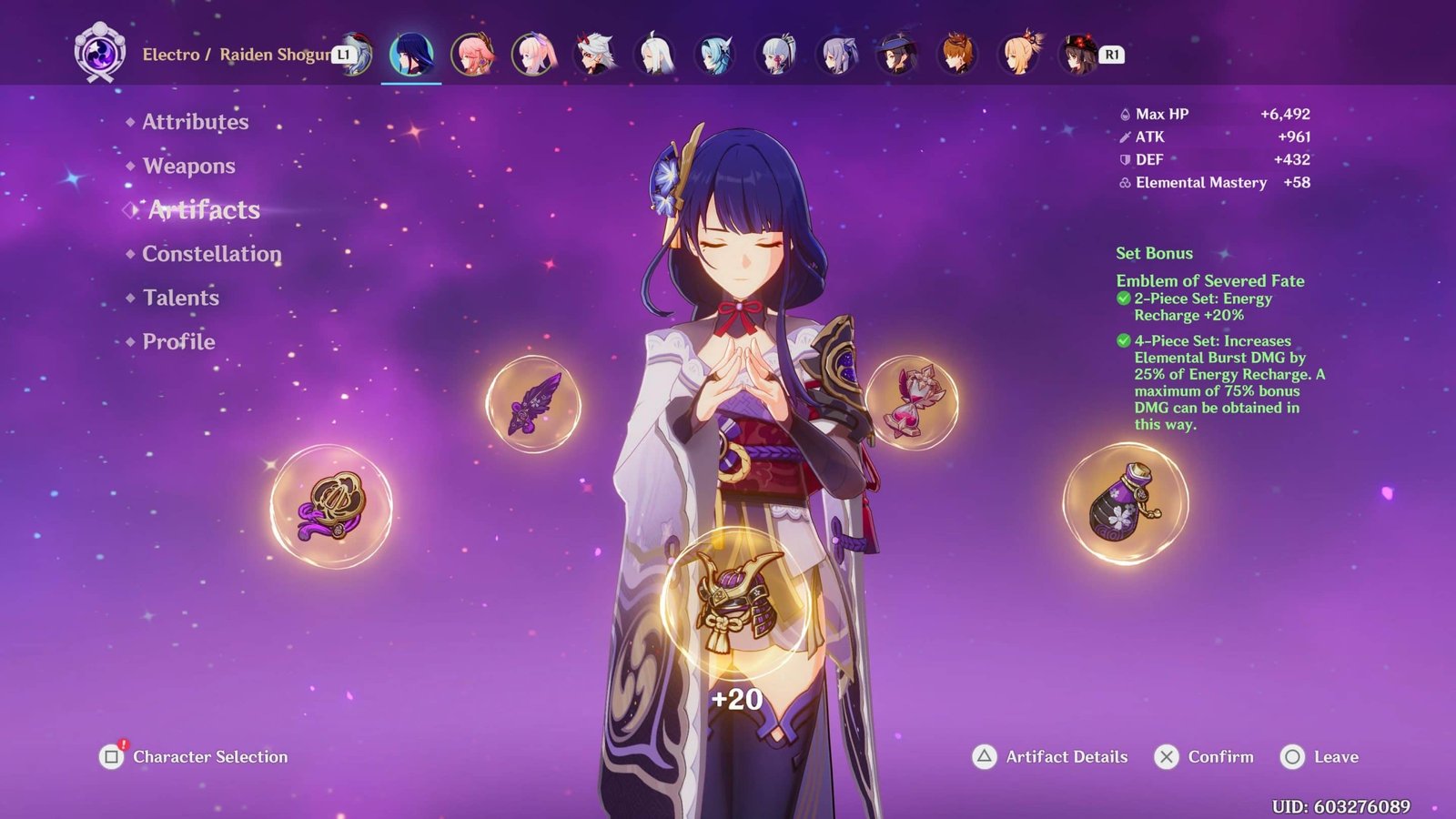Select the flower artifact slot
The width and height of the screenshot is (1456, 819).
331,506
